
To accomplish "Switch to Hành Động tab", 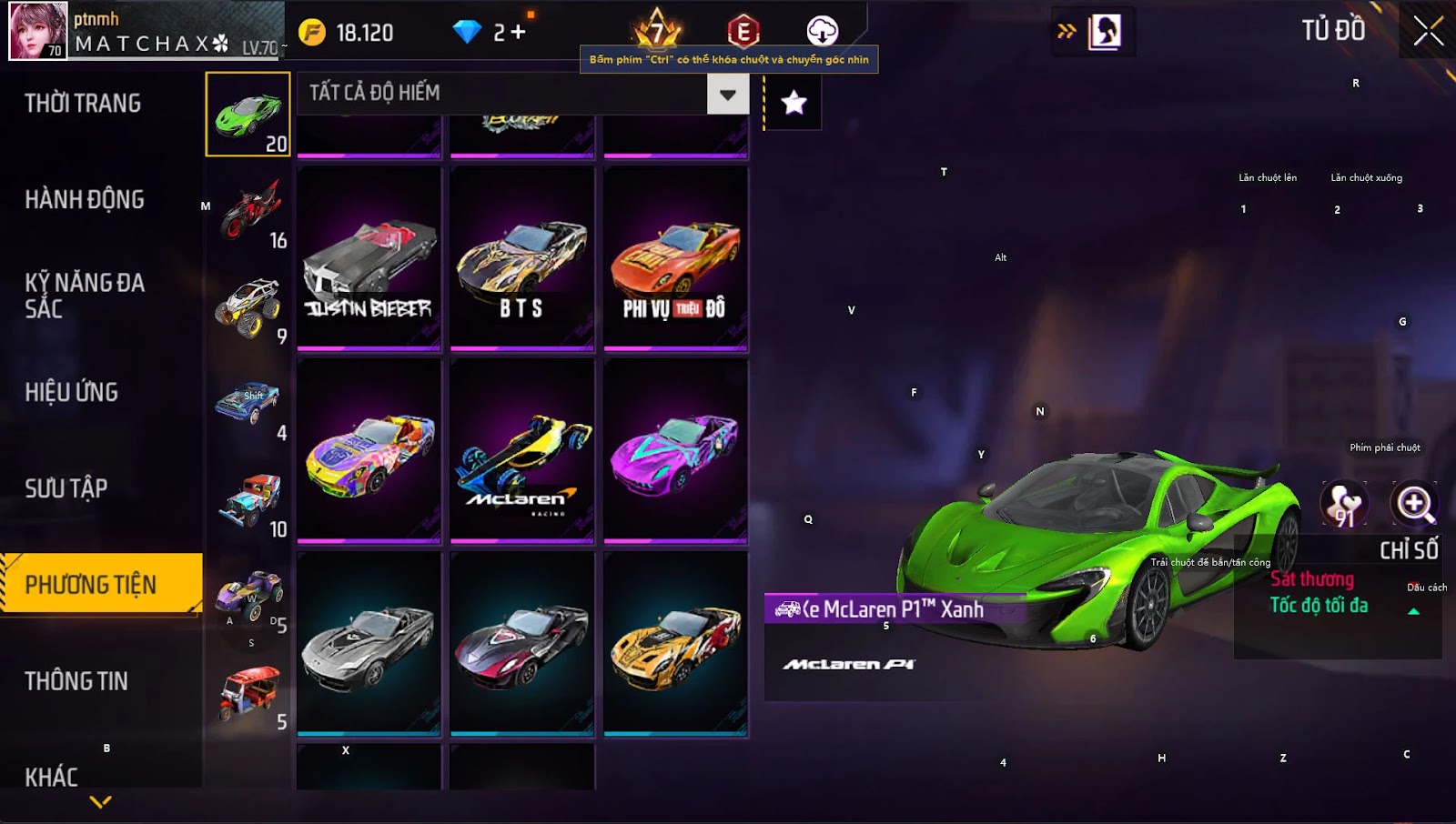I will tap(85, 200).
